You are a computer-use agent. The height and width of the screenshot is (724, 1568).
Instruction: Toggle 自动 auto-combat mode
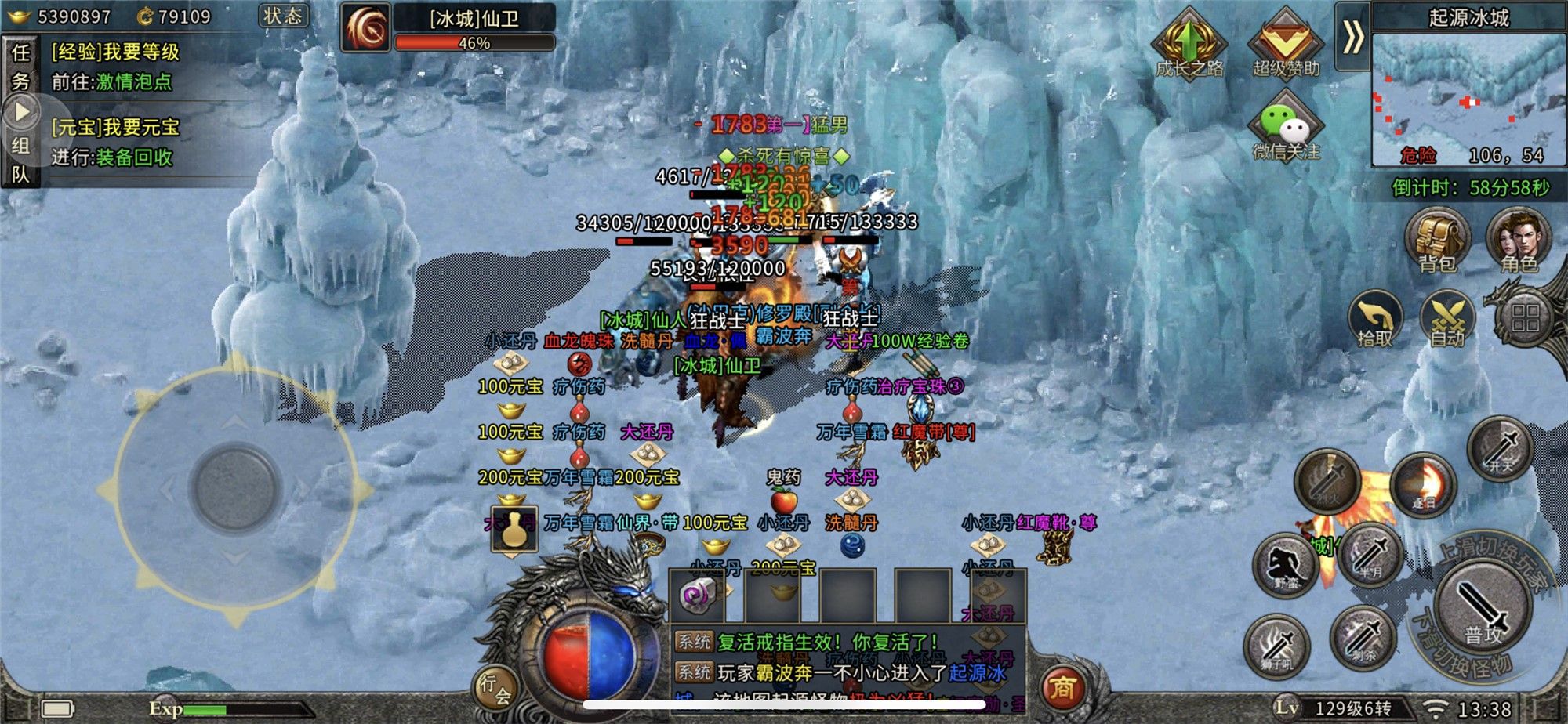click(x=1447, y=321)
